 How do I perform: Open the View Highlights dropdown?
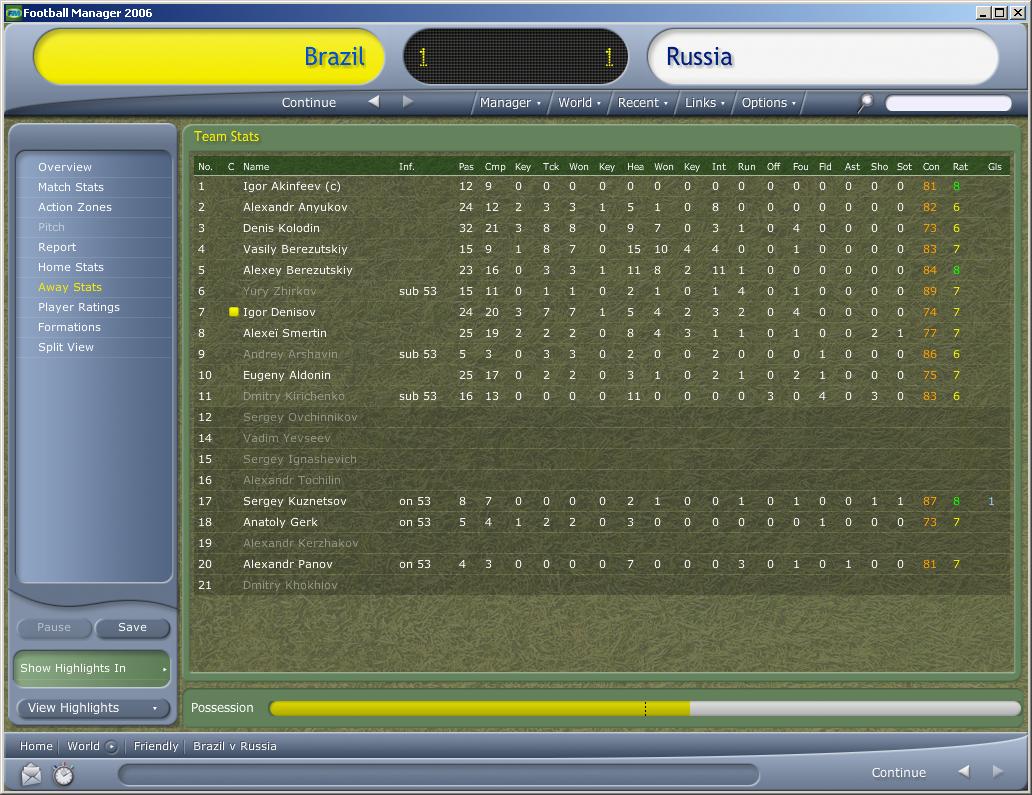93,708
